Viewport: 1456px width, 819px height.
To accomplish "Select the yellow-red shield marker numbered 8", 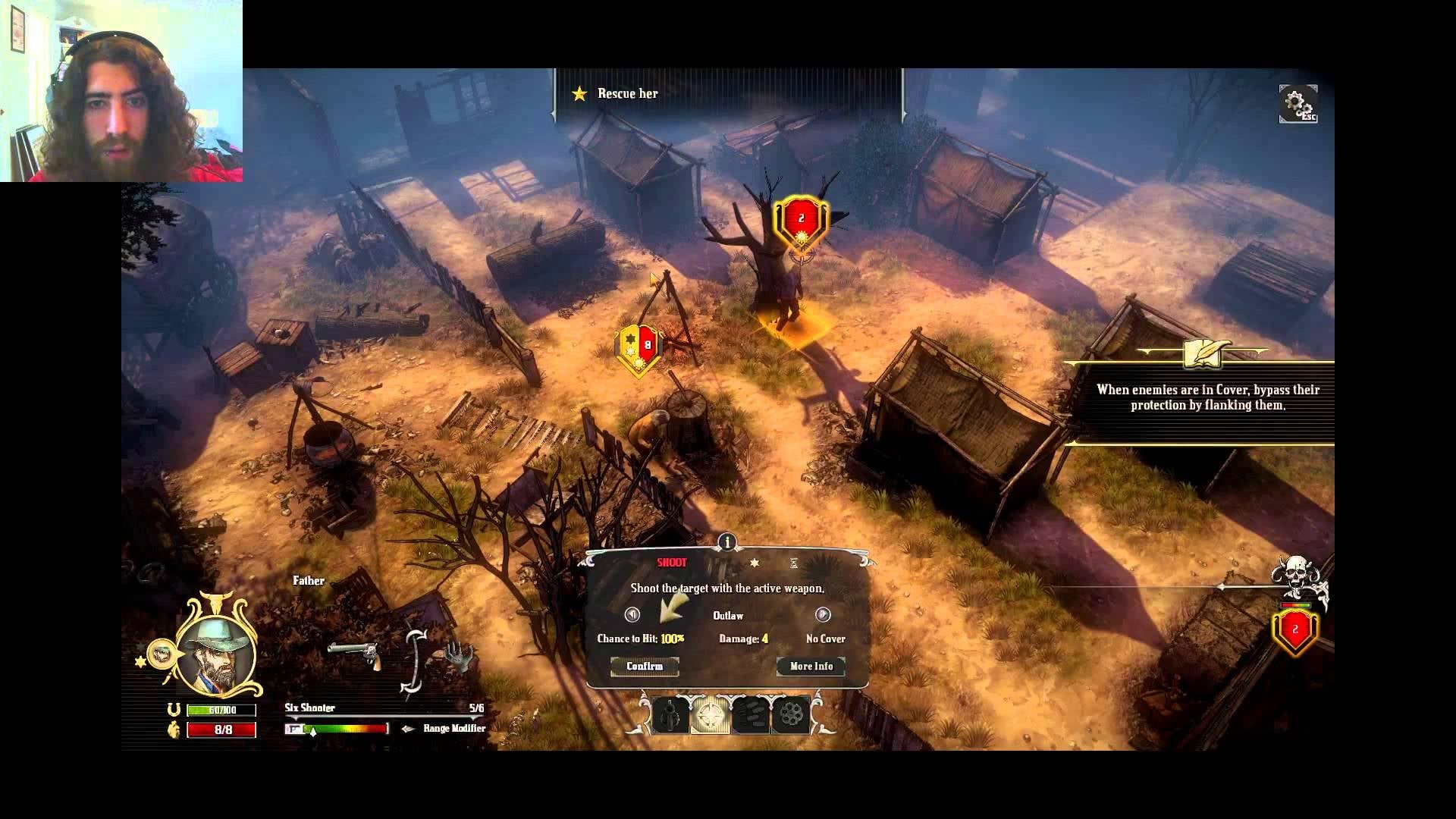I will pos(639,347).
